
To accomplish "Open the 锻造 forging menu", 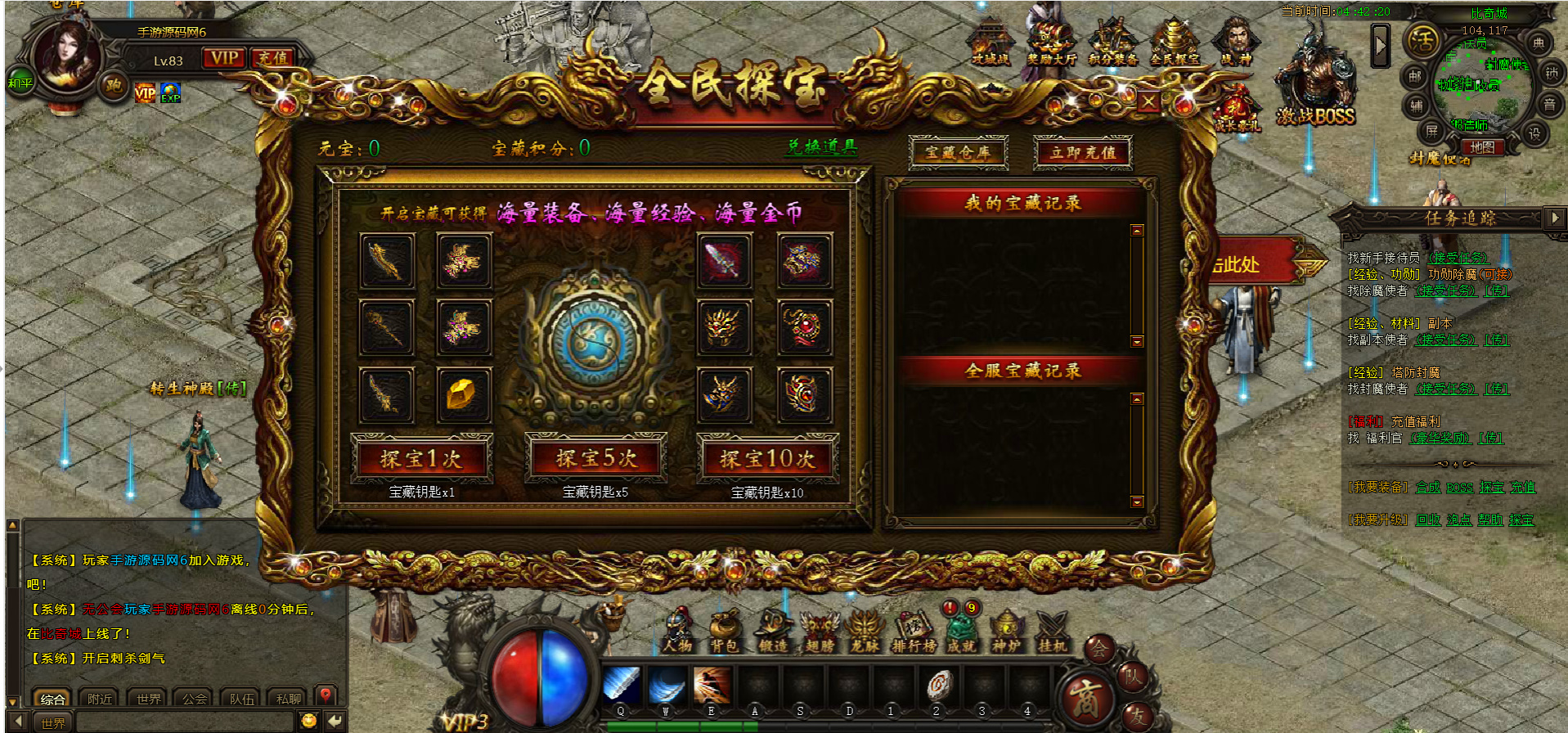I will [772, 632].
